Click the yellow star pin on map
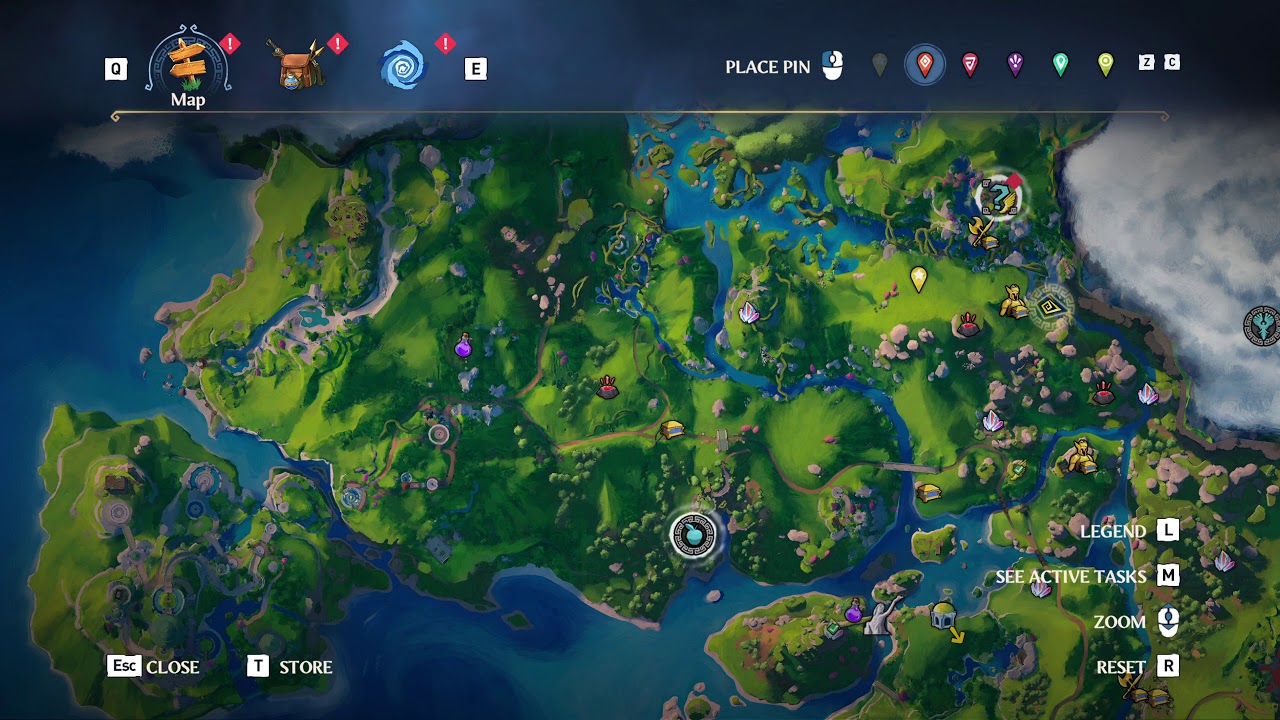Viewport: 1280px width, 720px height. [919, 279]
